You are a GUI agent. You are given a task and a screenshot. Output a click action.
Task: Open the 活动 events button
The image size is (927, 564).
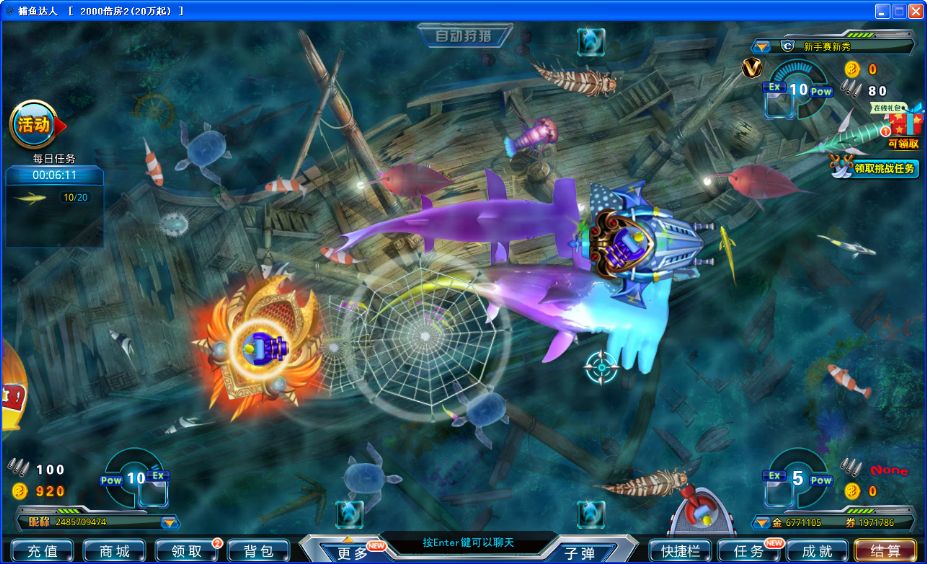(x=33, y=125)
